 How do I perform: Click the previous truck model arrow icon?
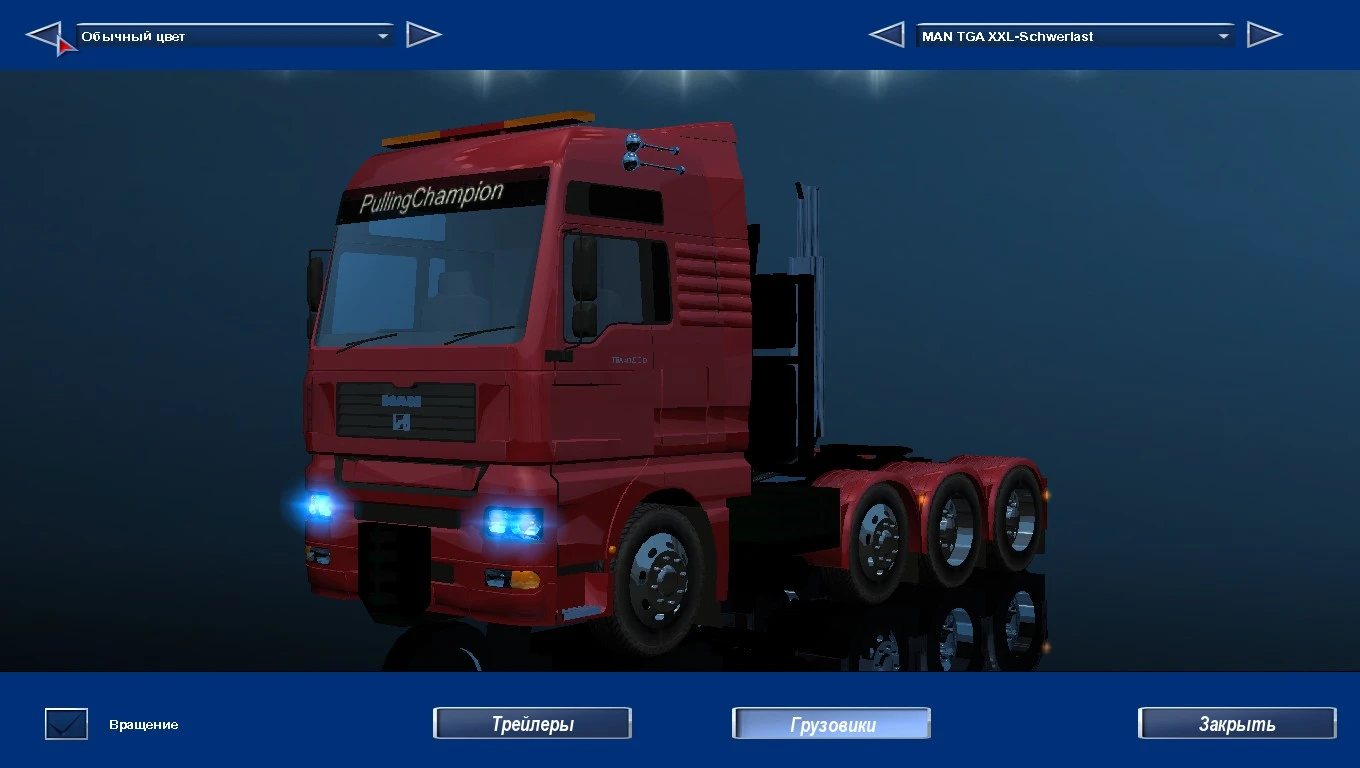click(x=887, y=33)
